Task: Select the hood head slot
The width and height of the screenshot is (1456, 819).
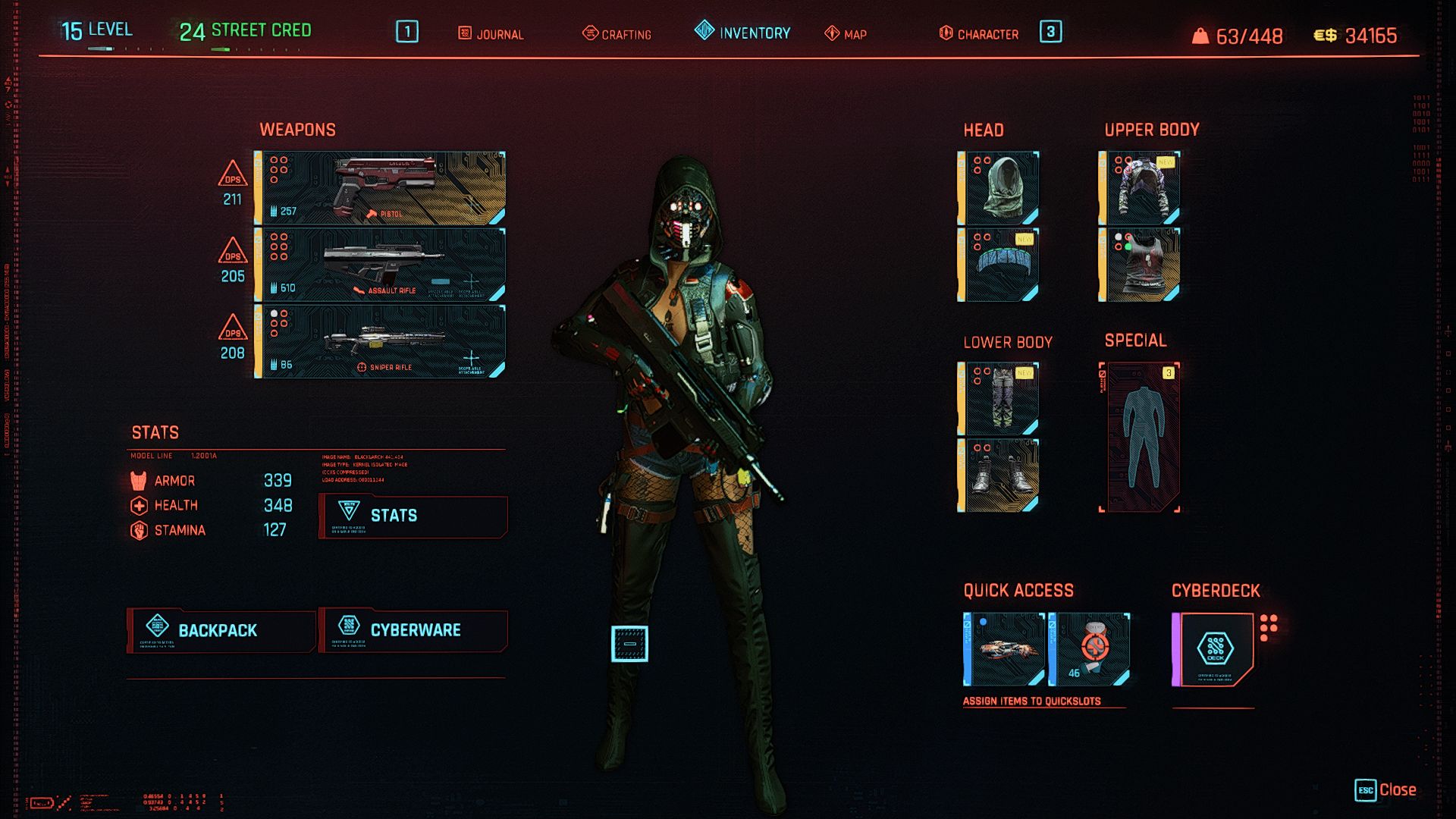Action: coord(999,188)
